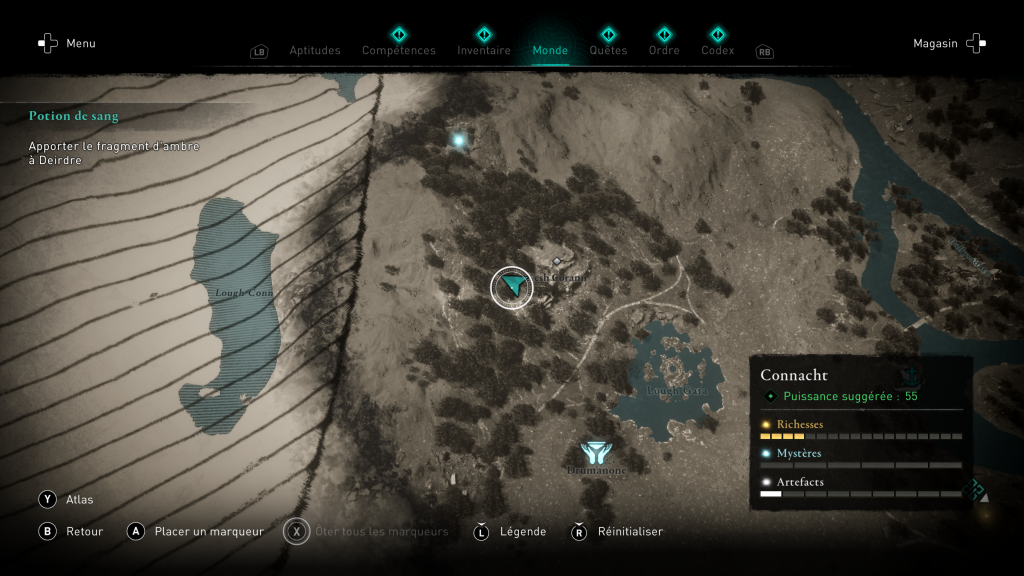Image resolution: width=1024 pixels, height=576 pixels.
Task: Activate Placer un marqueur
Action: point(196,531)
